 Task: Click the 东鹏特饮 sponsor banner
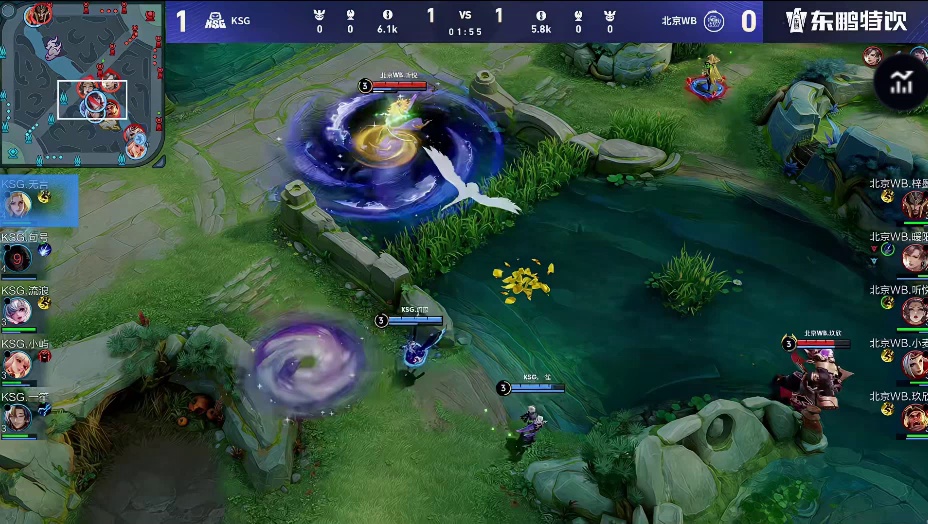846,21
